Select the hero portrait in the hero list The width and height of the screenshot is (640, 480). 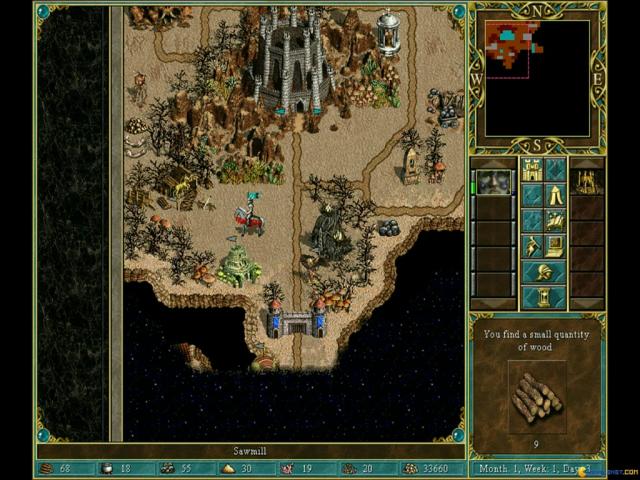point(493,182)
